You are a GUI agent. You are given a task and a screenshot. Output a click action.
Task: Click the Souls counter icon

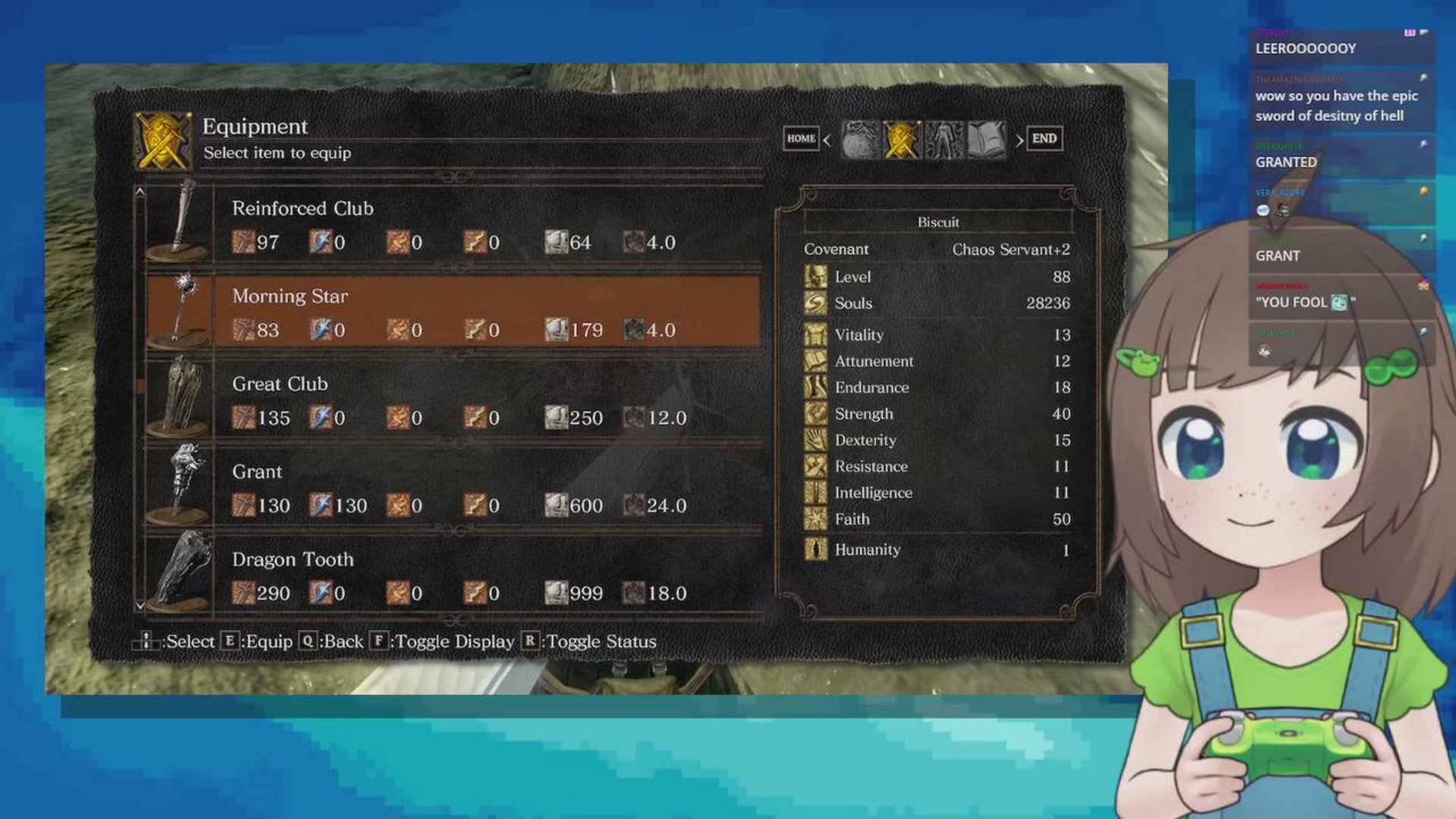pyautogui.click(x=817, y=303)
